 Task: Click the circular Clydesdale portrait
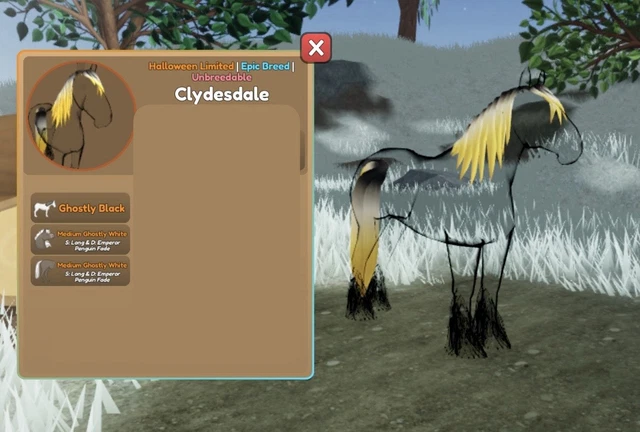(79, 116)
